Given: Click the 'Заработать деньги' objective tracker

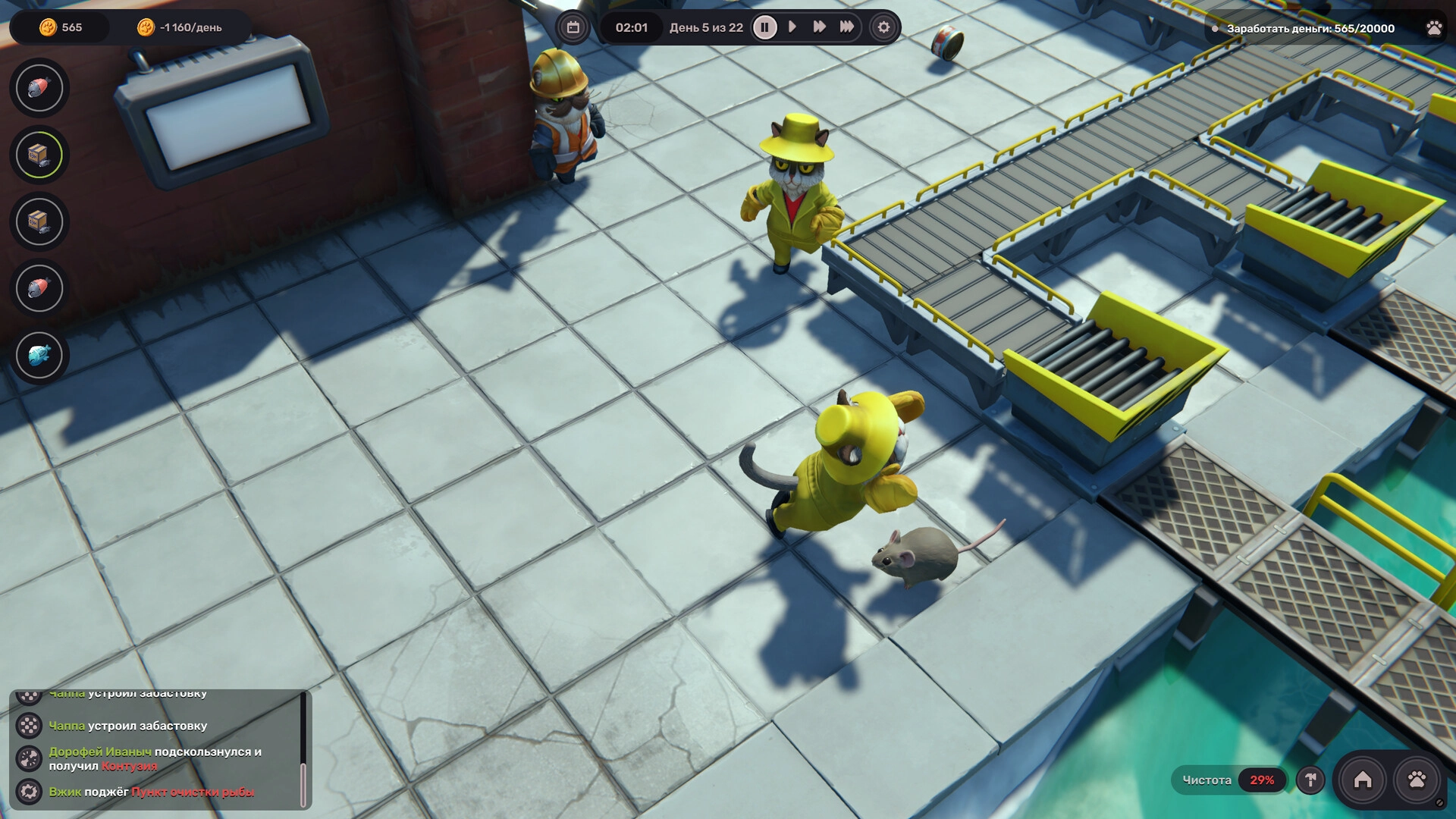Looking at the screenshot, I should click(x=1310, y=28).
